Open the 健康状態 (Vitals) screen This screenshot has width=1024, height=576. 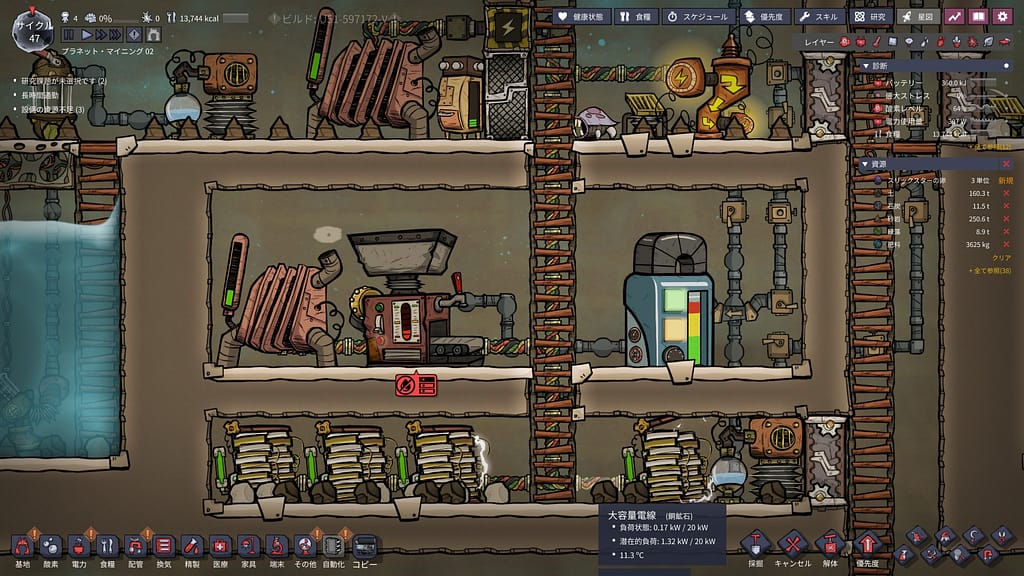(x=580, y=16)
